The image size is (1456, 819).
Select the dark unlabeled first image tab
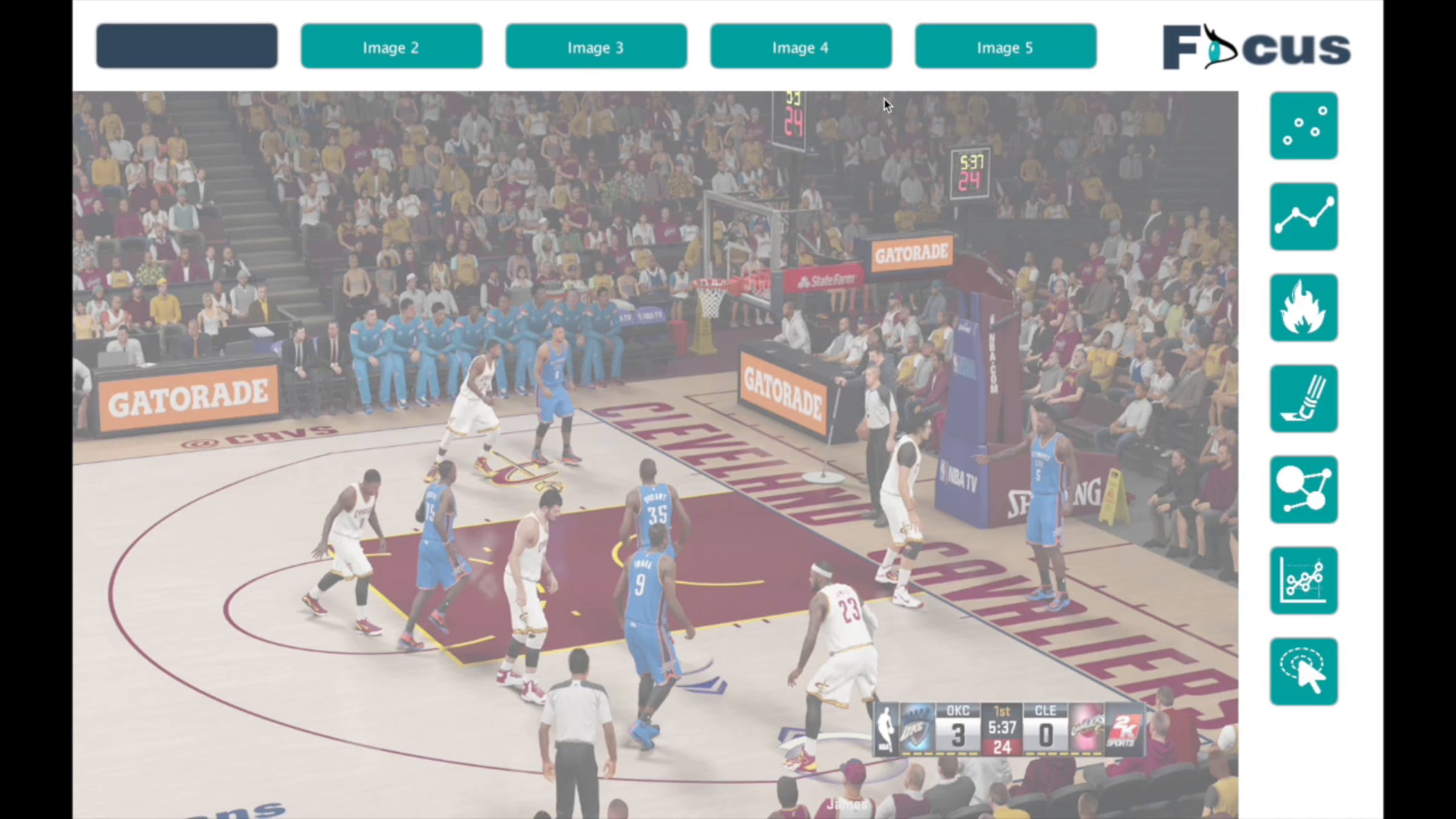pyautogui.click(x=187, y=46)
